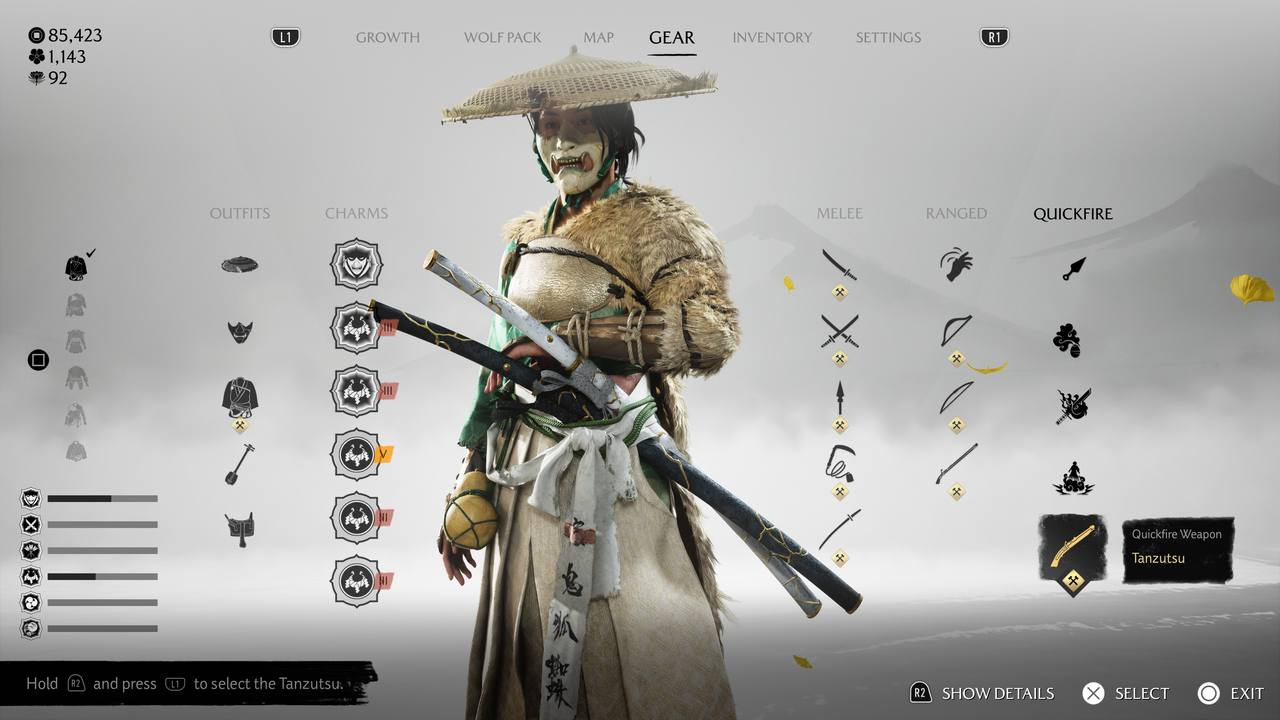Viewport: 1280px width, 720px height.
Task: Open the Inventory tab
Action: [x=772, y=38]
